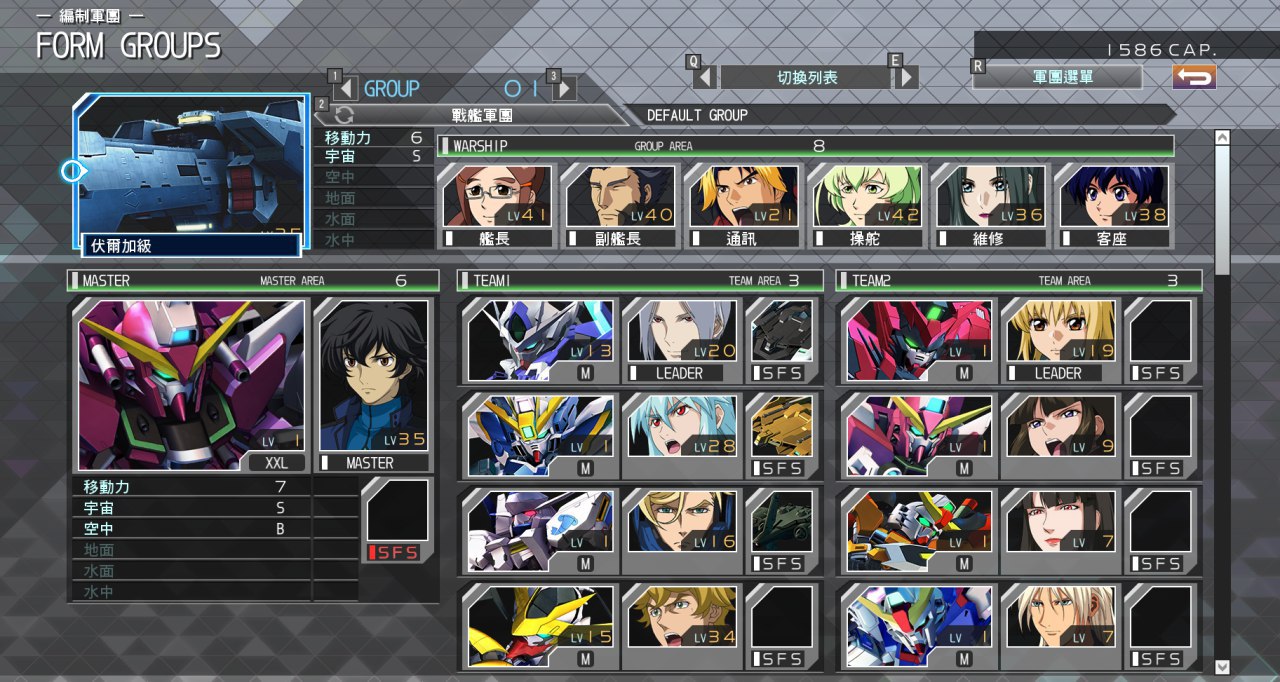Go to the previous group with the left arrow
The height and width of the screenshot is (682, 1280).
(346, 89)
